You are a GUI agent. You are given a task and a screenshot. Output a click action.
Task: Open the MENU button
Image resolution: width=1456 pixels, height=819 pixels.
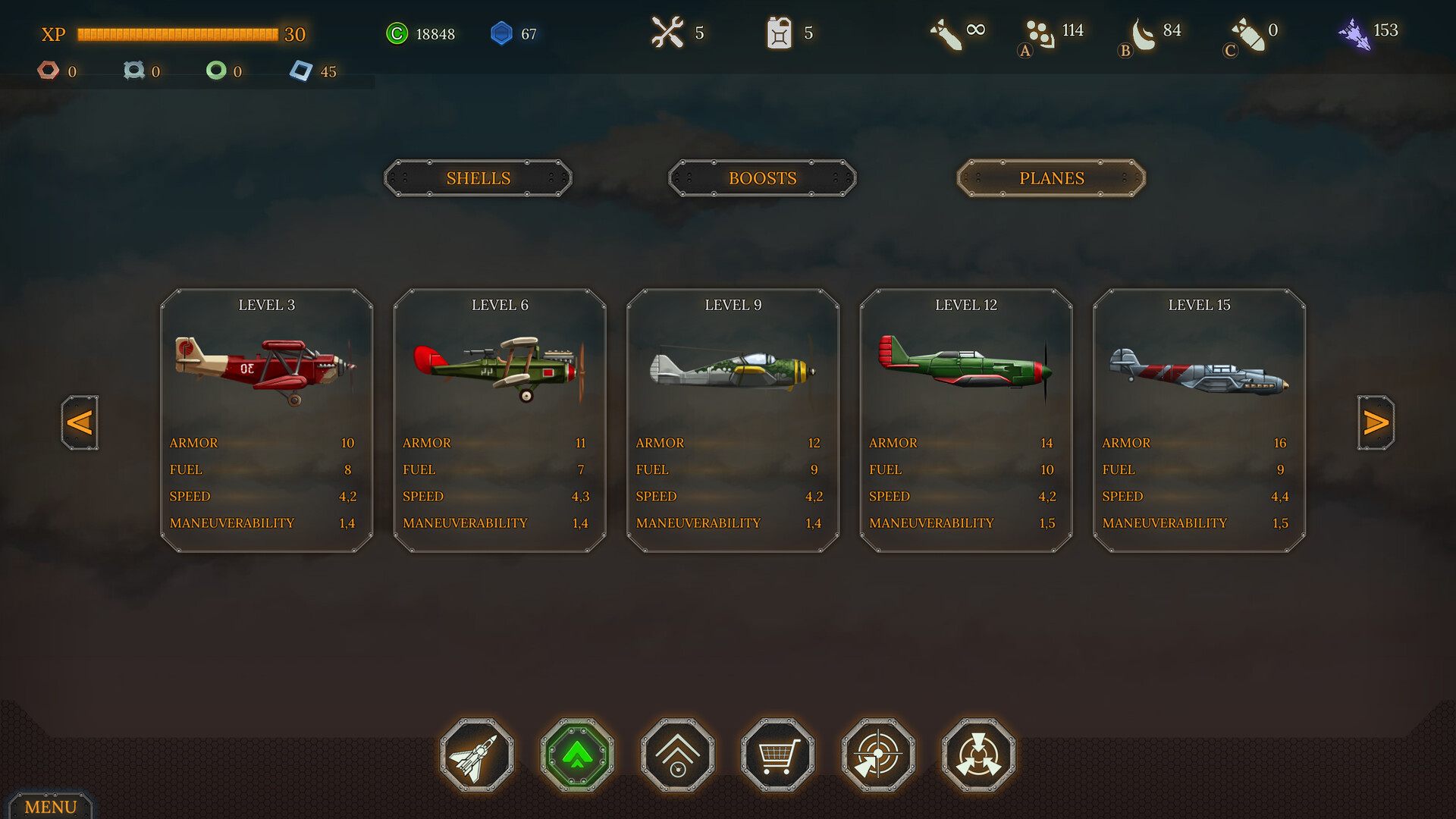(x=50, y=806)
